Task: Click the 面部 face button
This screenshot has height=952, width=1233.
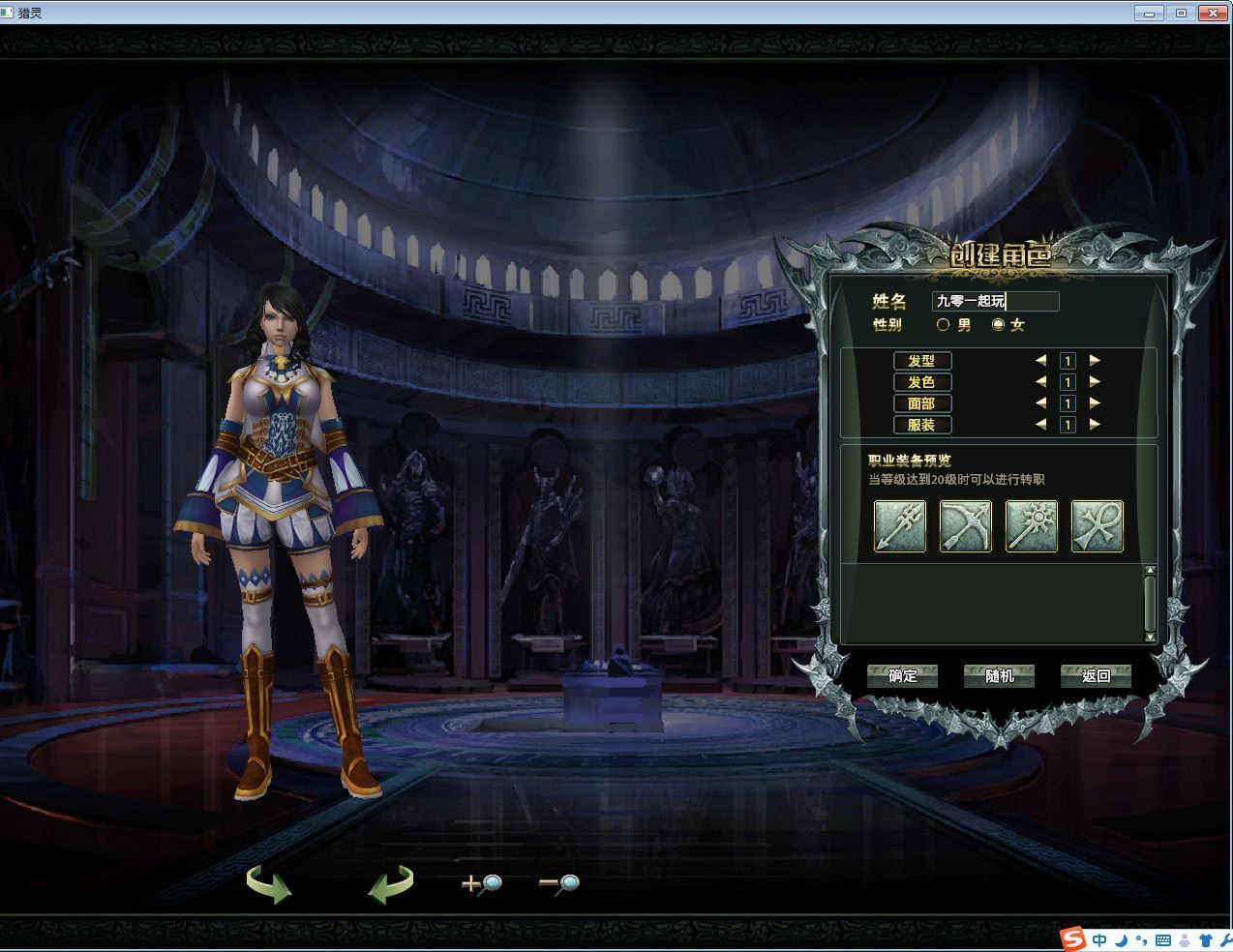Action: click(x=921, y=403)
